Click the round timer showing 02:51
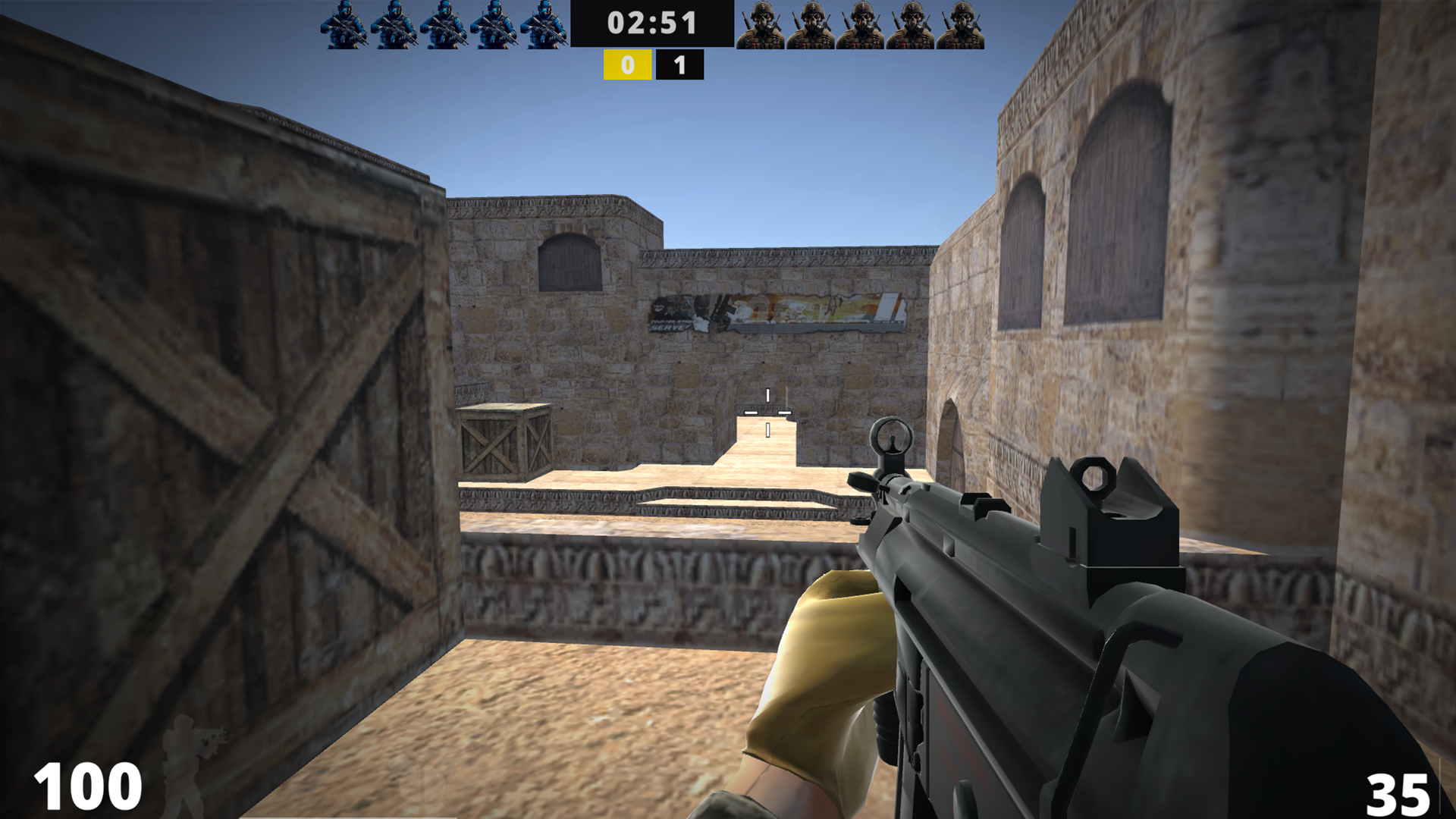1456x819 pixels. coord(648,23)
